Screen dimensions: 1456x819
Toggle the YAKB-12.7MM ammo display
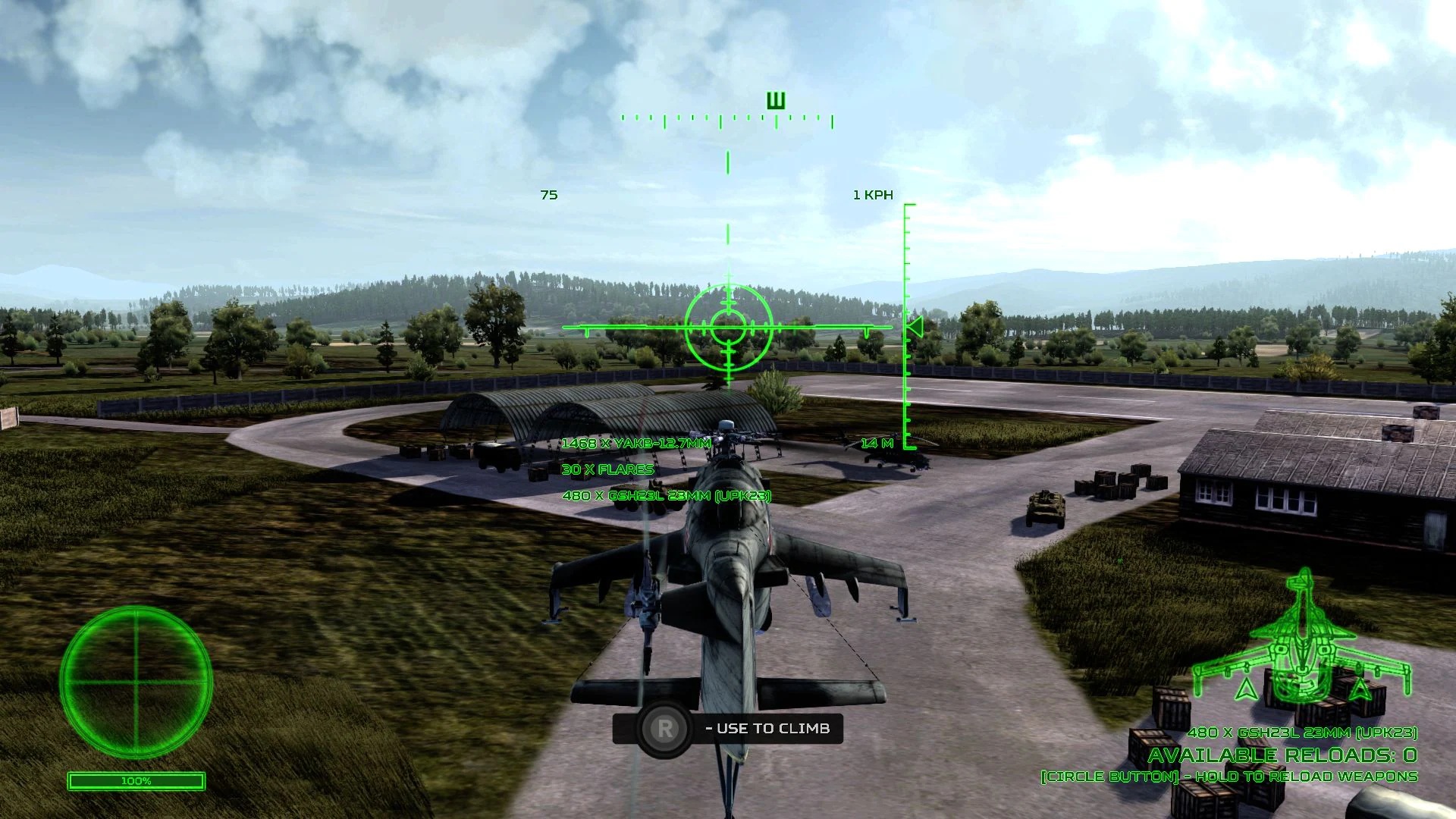635,444
